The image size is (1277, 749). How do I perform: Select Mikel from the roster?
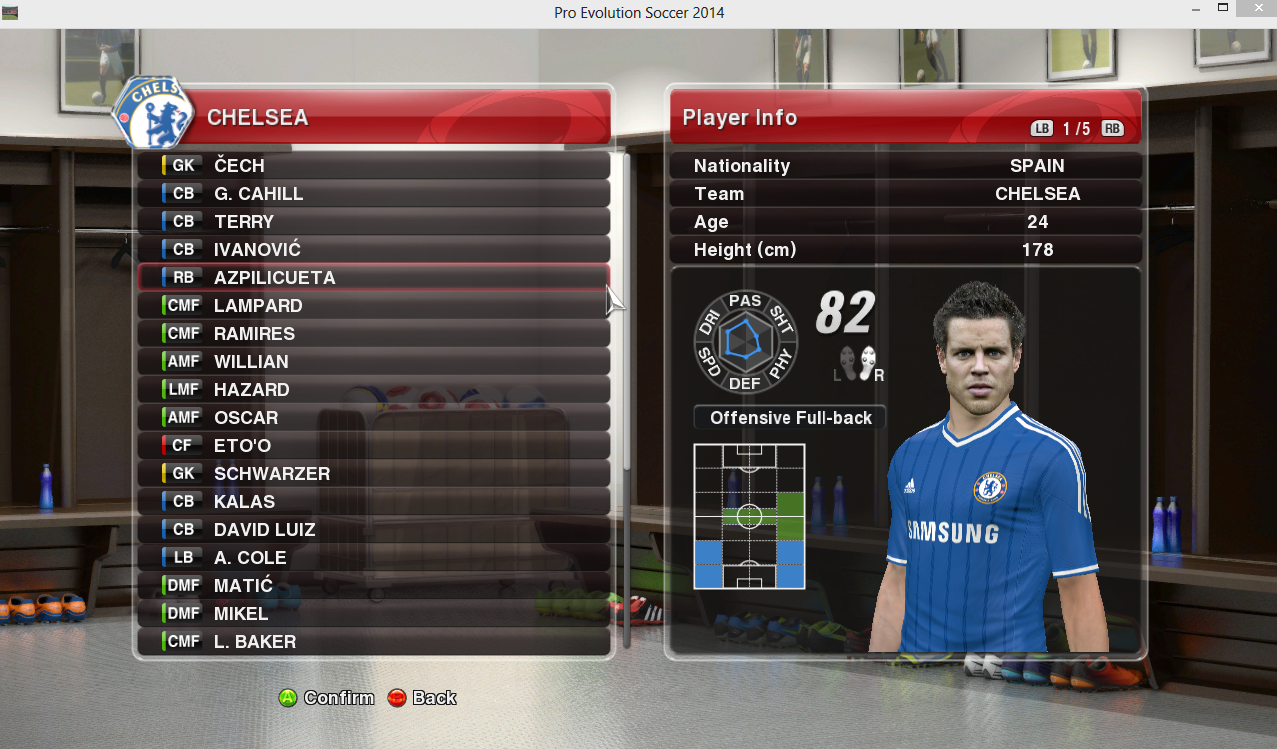[373, 614]
